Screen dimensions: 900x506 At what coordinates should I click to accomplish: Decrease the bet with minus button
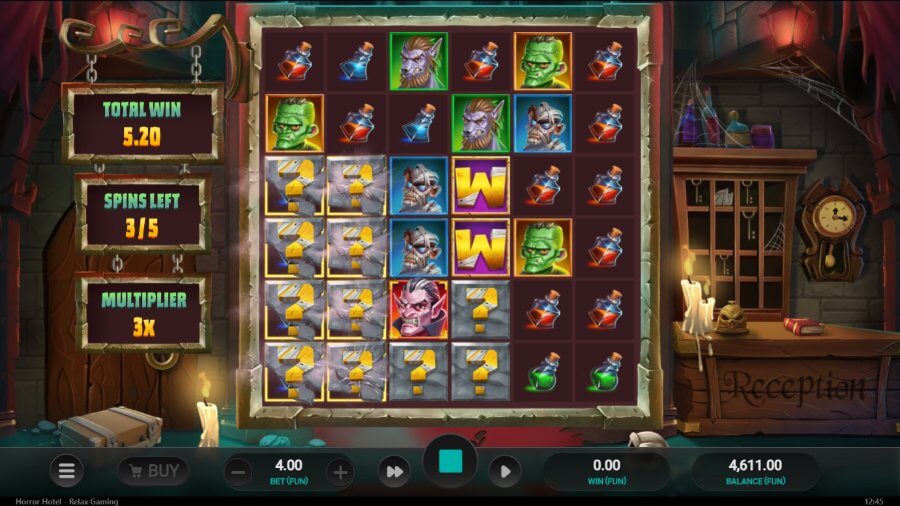click(x=238, y=472)
